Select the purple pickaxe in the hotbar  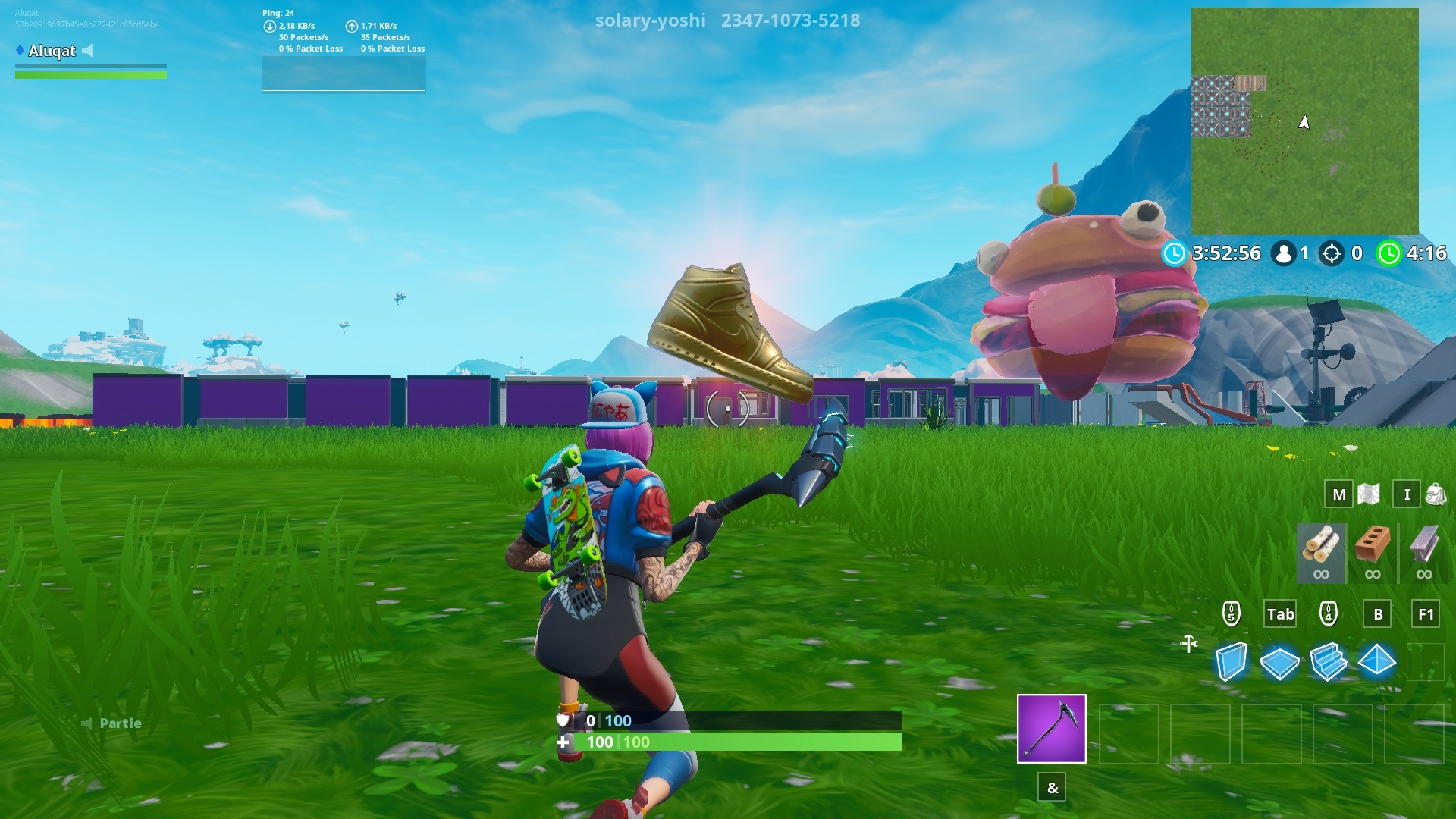[1052, 730]
